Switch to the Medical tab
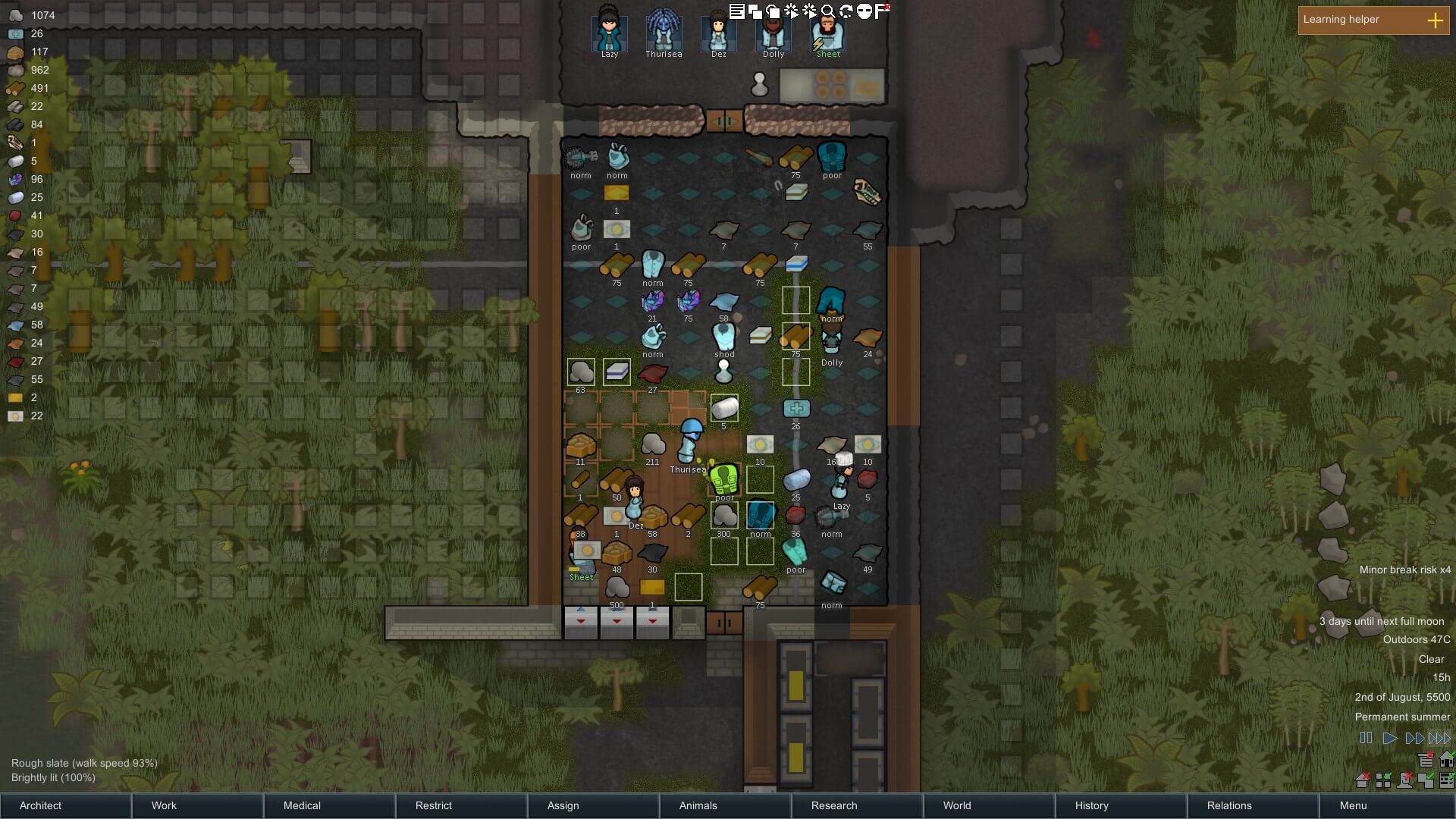This screenshot has width=1456, height=819. coord(329,805)
